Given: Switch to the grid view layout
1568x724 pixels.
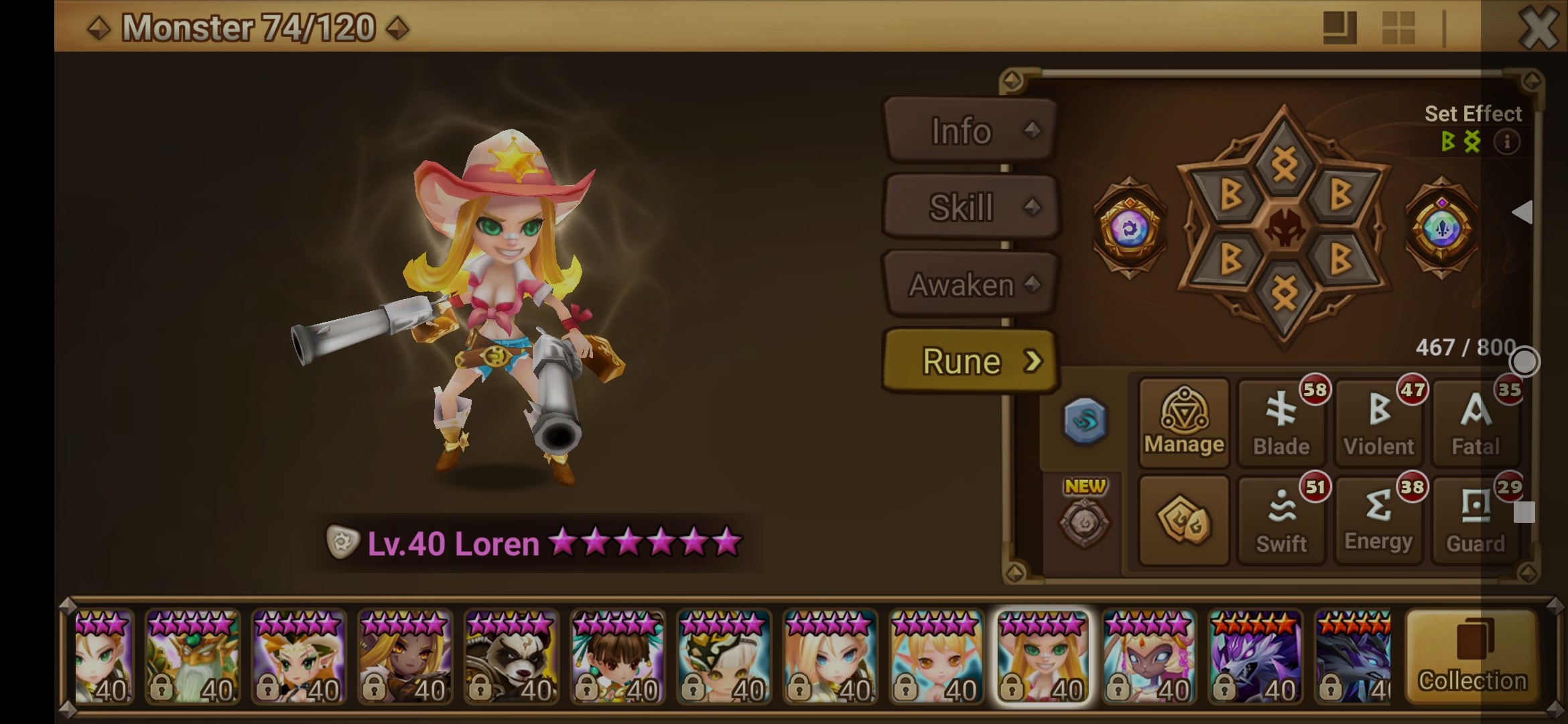Looking at the screenshot, I should coord(1398,28).
